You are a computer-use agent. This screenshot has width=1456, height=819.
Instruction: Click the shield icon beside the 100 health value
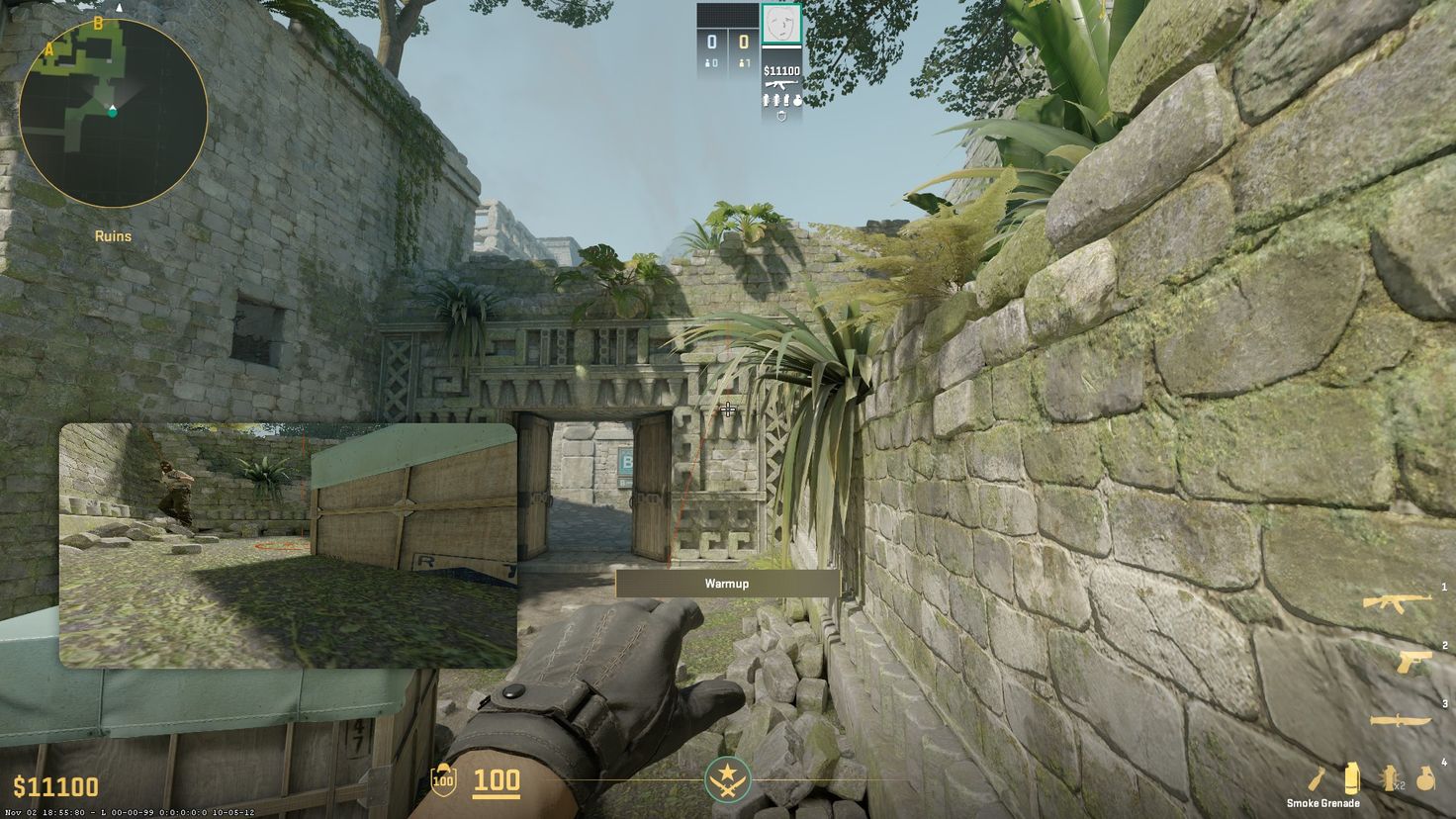pos(442,780)
